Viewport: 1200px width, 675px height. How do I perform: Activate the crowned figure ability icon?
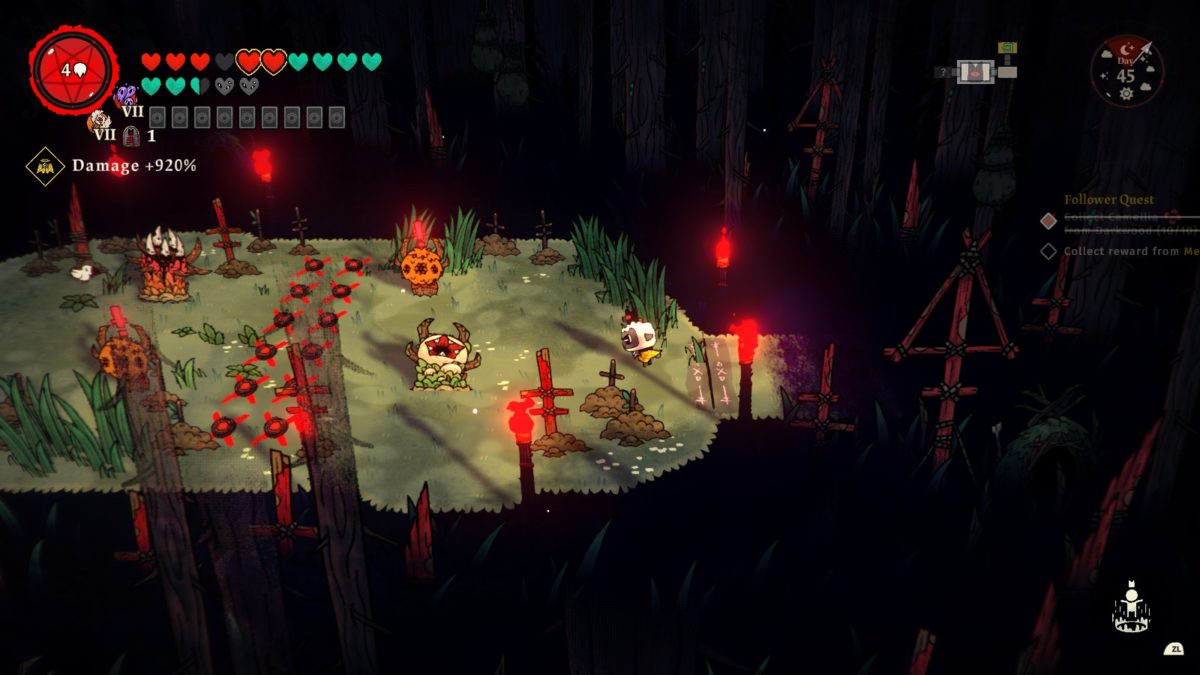tap(1131, 610)
